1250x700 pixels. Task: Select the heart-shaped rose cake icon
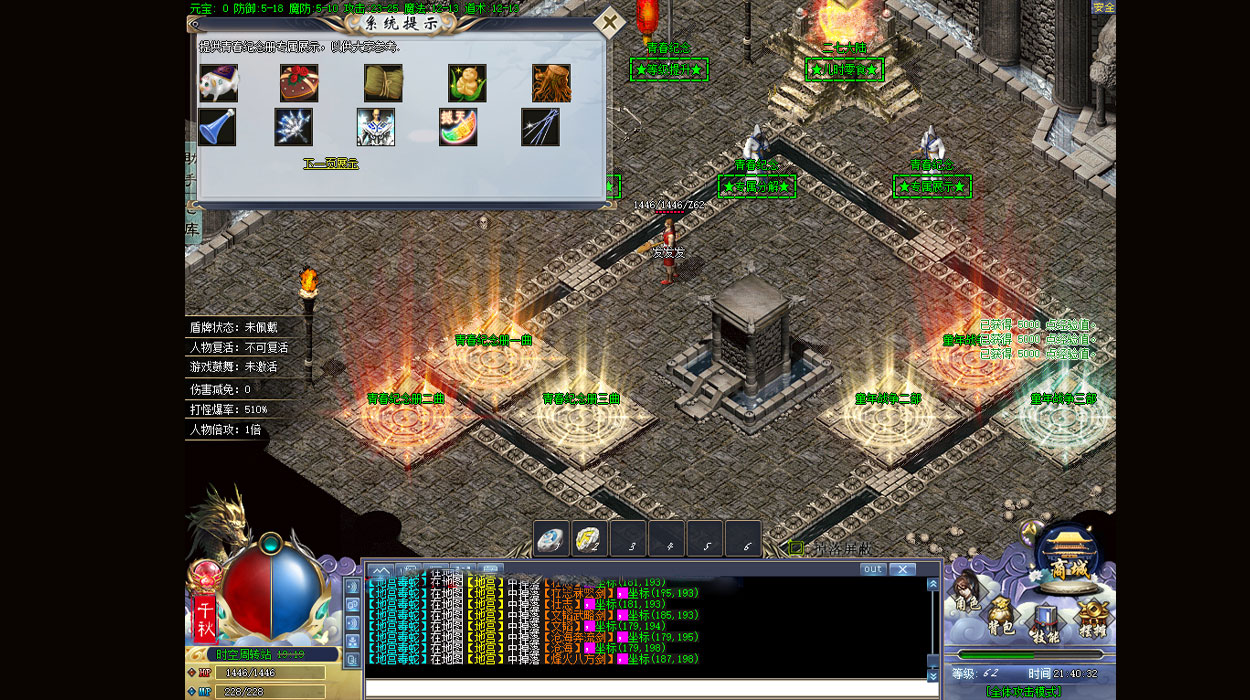(299, 83)
